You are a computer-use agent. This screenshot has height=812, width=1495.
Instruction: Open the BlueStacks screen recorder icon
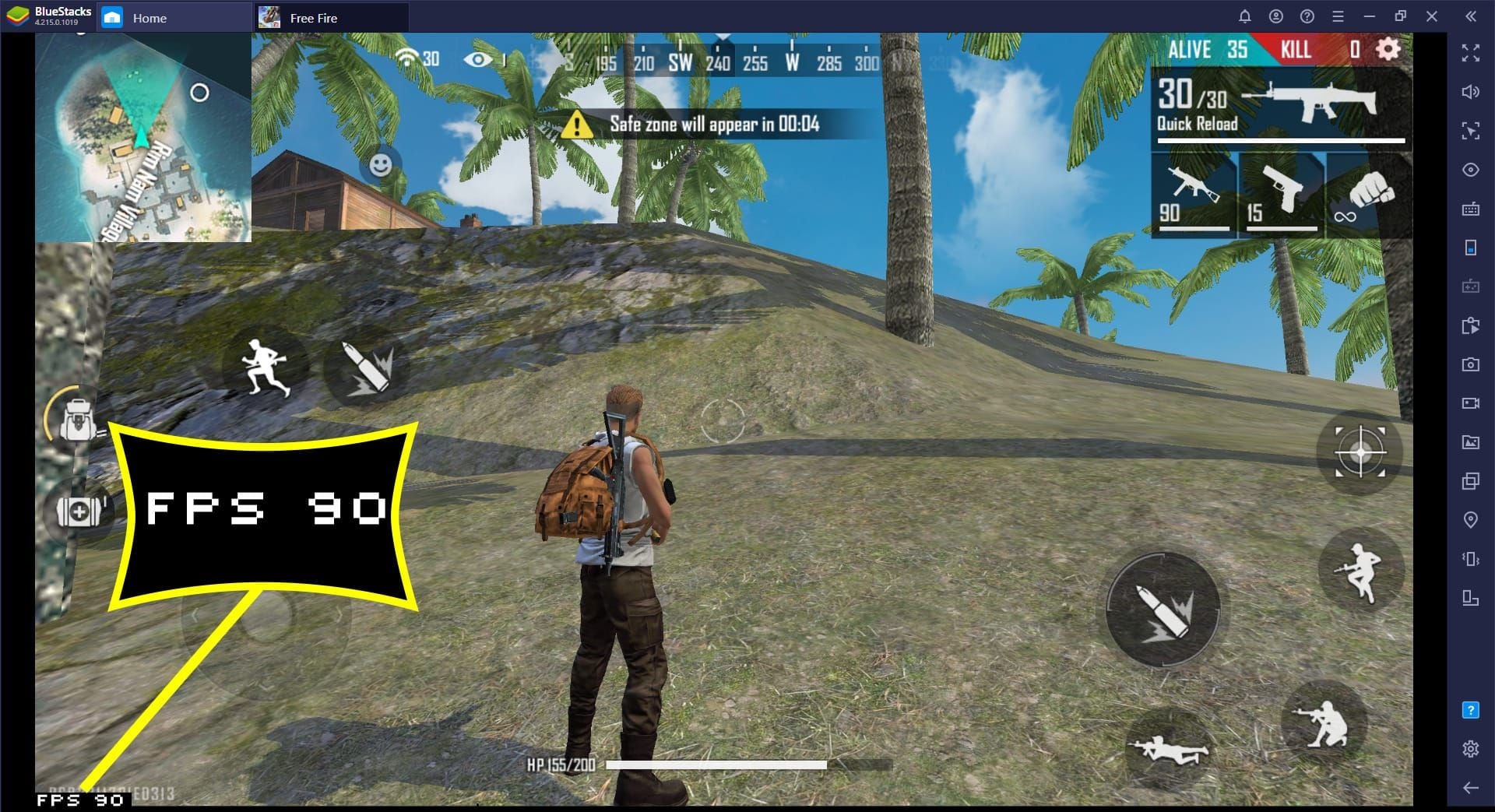tap(1470, 402)
